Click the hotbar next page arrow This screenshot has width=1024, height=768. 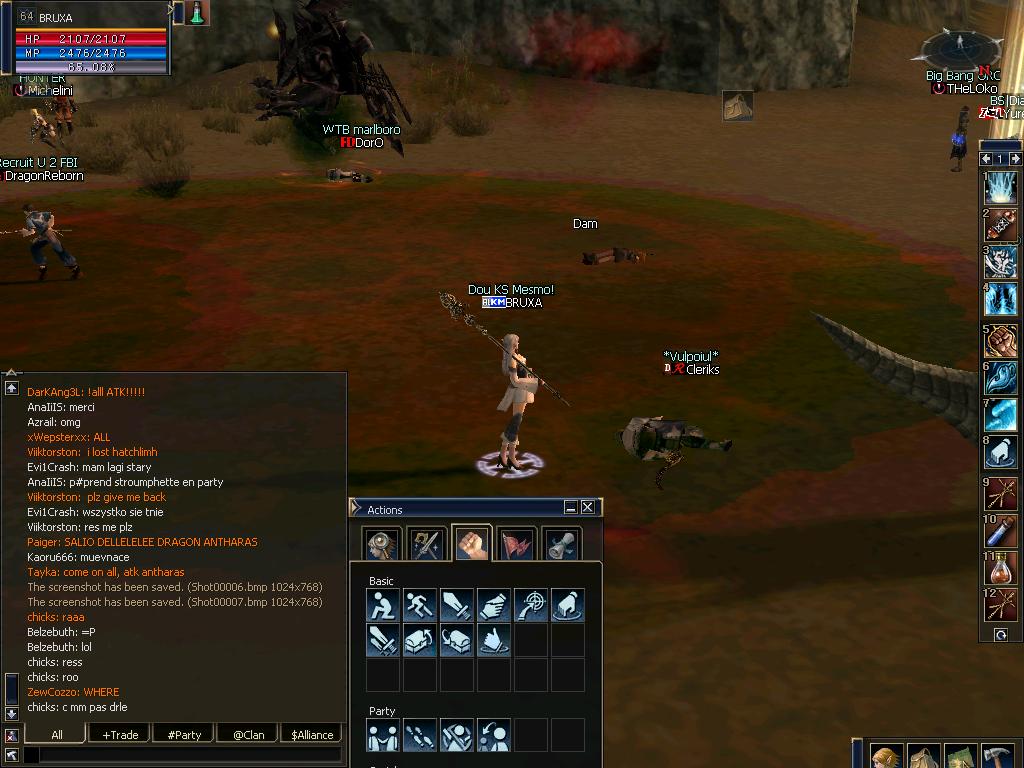(1015, 159)
